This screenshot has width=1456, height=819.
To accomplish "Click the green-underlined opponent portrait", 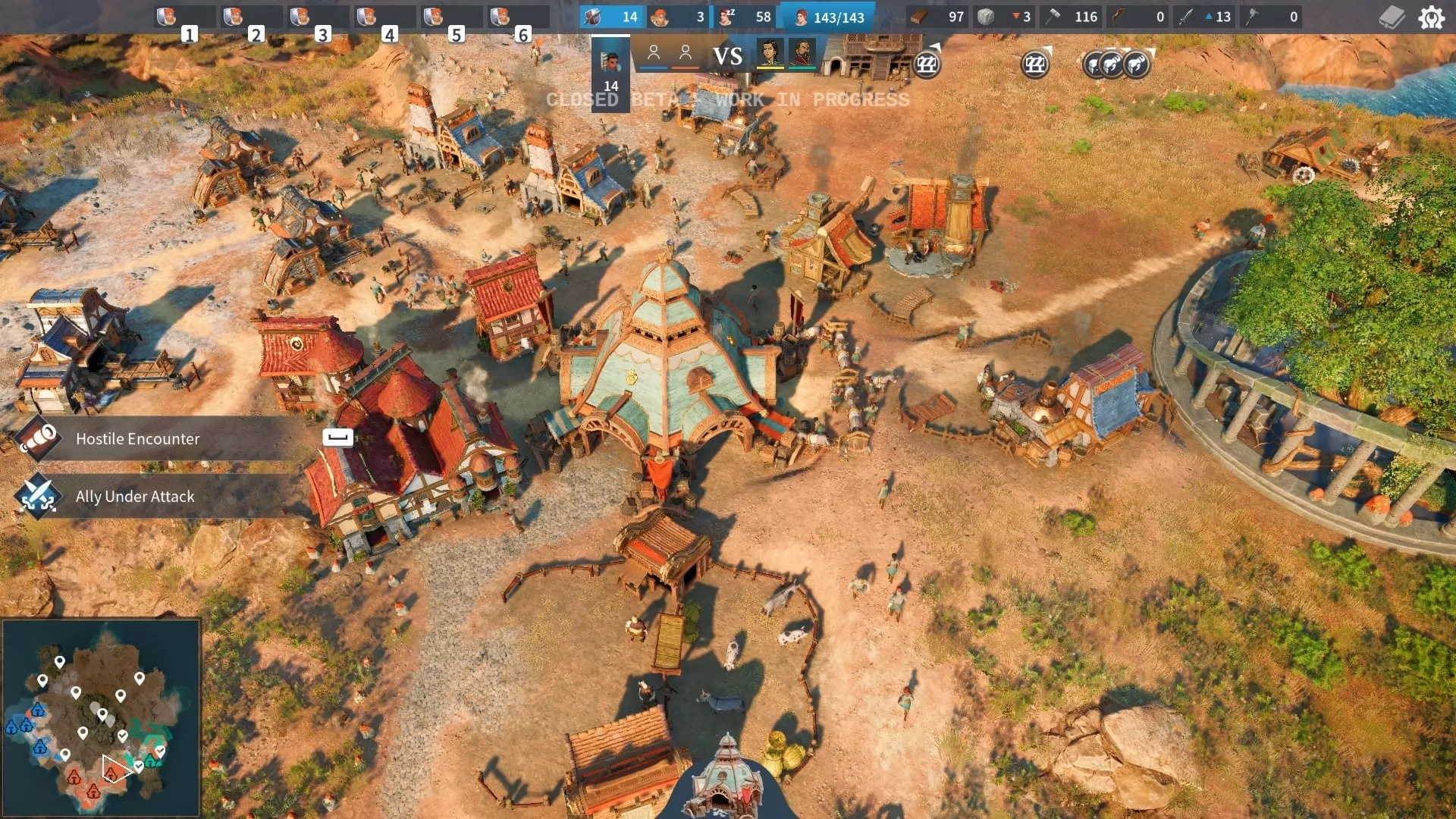I will 802,55.
